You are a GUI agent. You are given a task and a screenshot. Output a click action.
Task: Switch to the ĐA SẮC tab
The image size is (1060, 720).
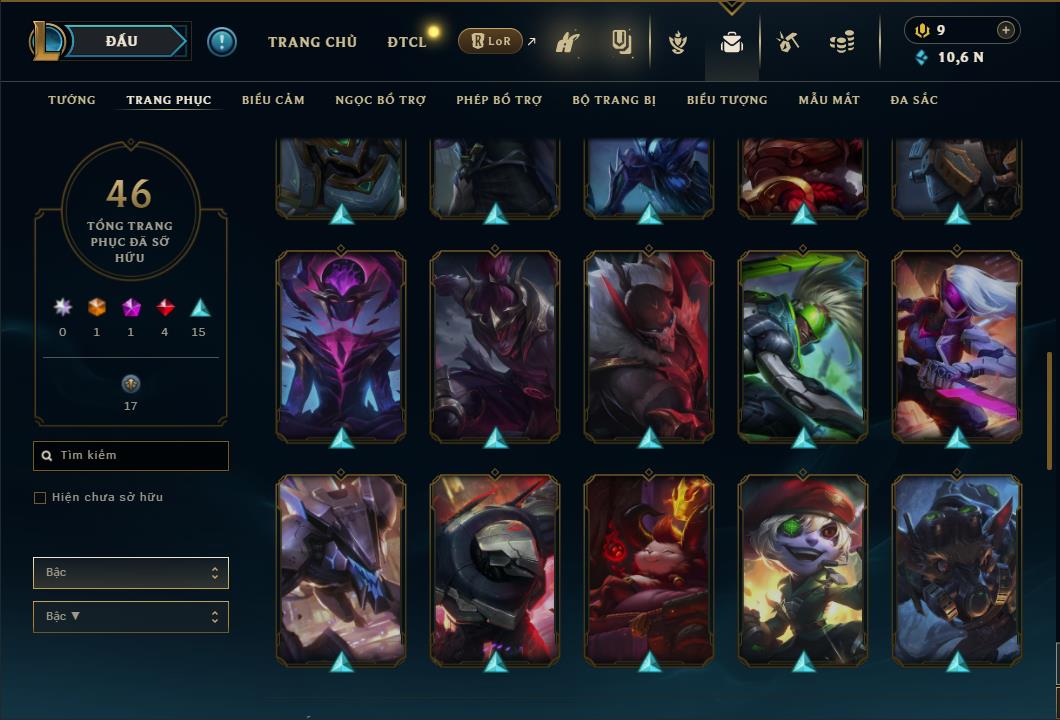[x=914, y=100]
